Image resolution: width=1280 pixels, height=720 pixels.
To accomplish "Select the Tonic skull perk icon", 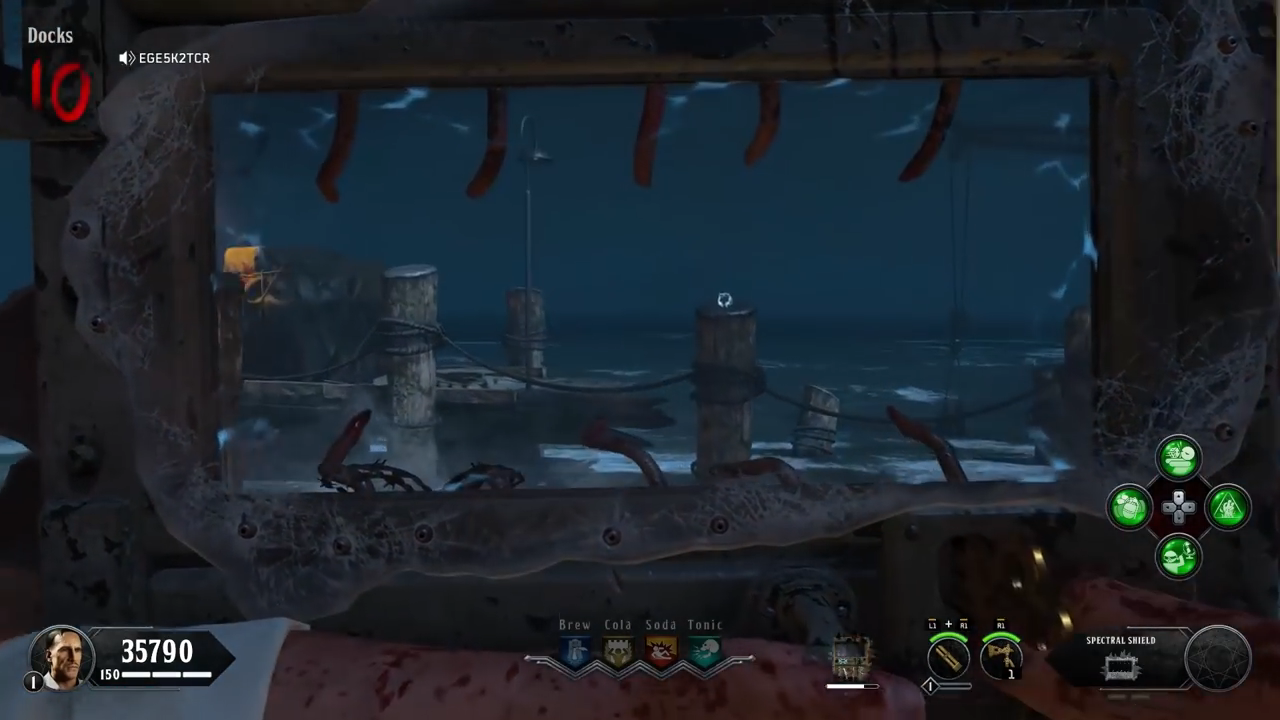I will click(705, 652).
